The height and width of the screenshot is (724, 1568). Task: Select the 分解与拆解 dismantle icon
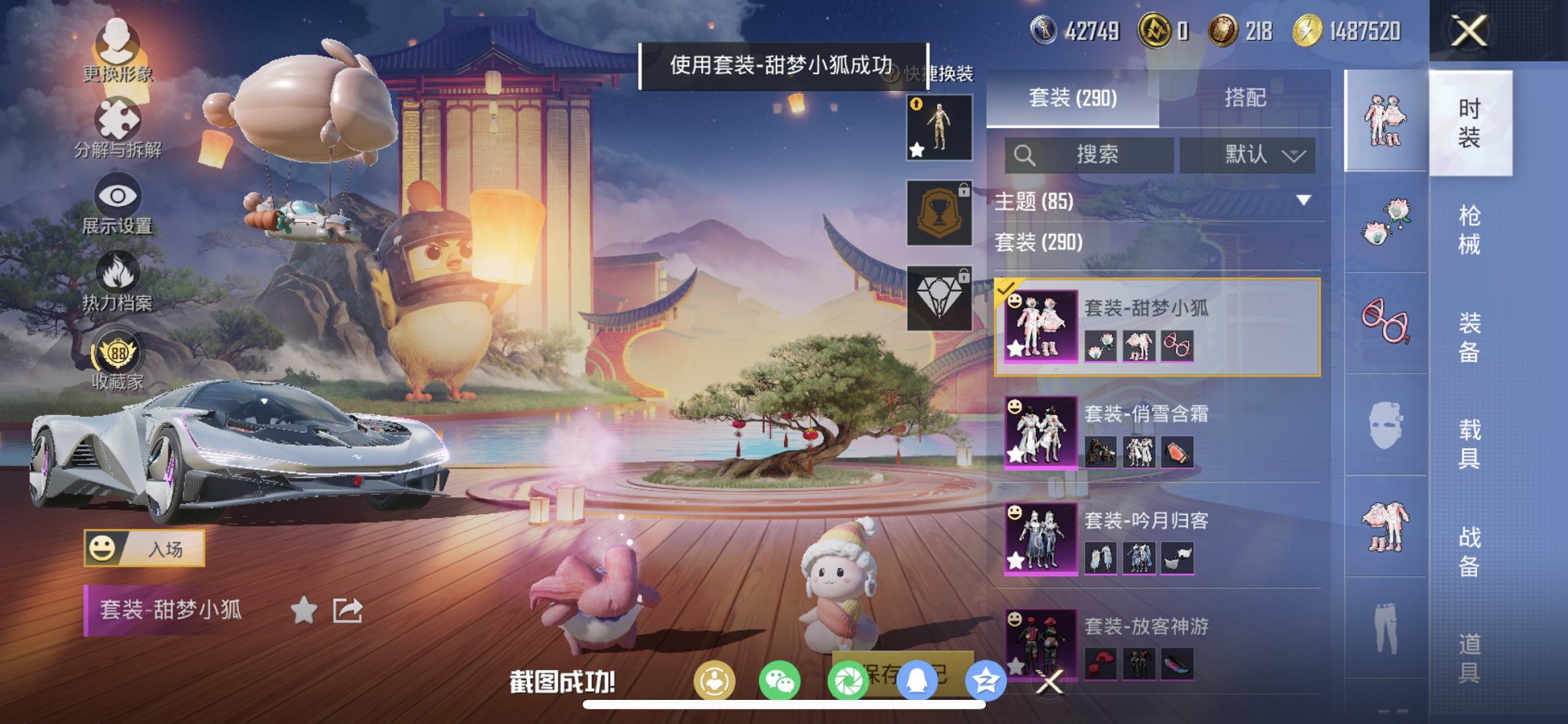119,119
